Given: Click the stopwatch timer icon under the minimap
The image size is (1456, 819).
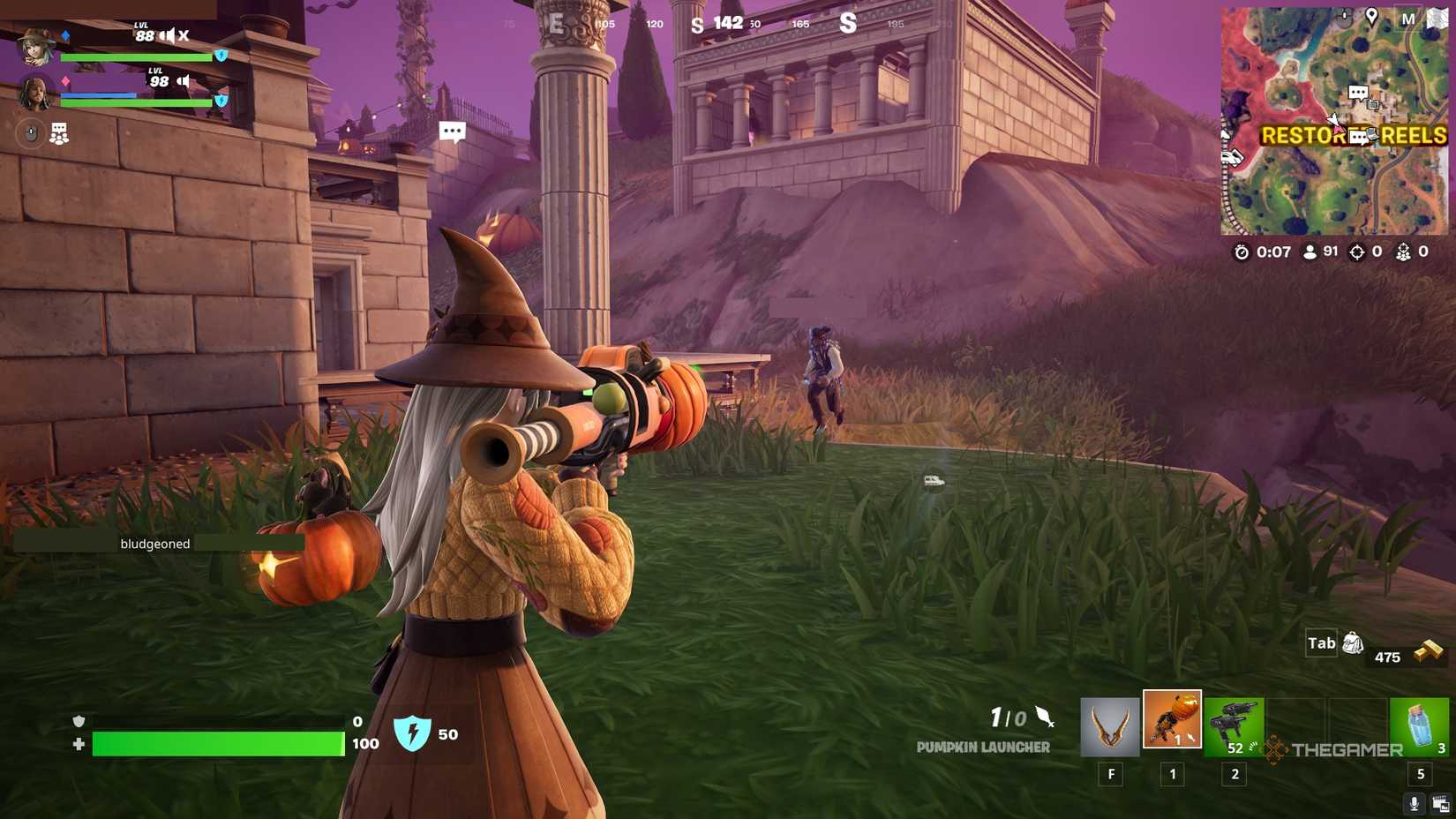Looking at the screenshot, I should (1242, 252).
